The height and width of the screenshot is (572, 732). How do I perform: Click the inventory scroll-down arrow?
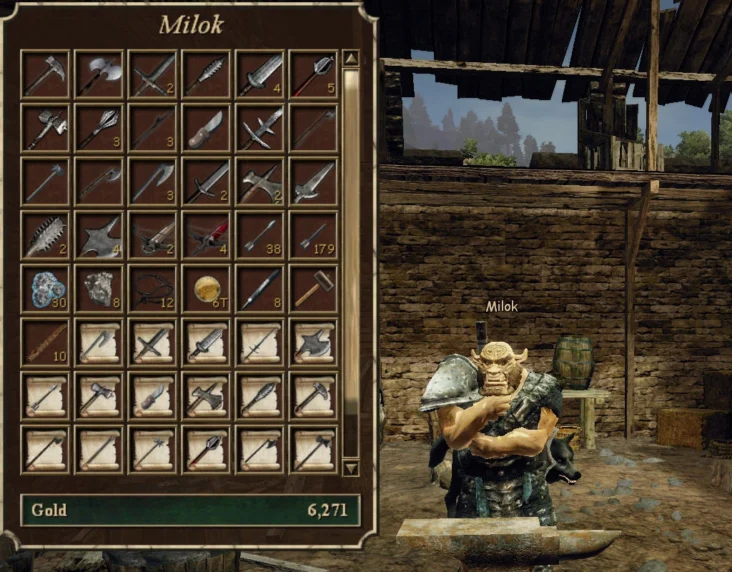(350, 467)
